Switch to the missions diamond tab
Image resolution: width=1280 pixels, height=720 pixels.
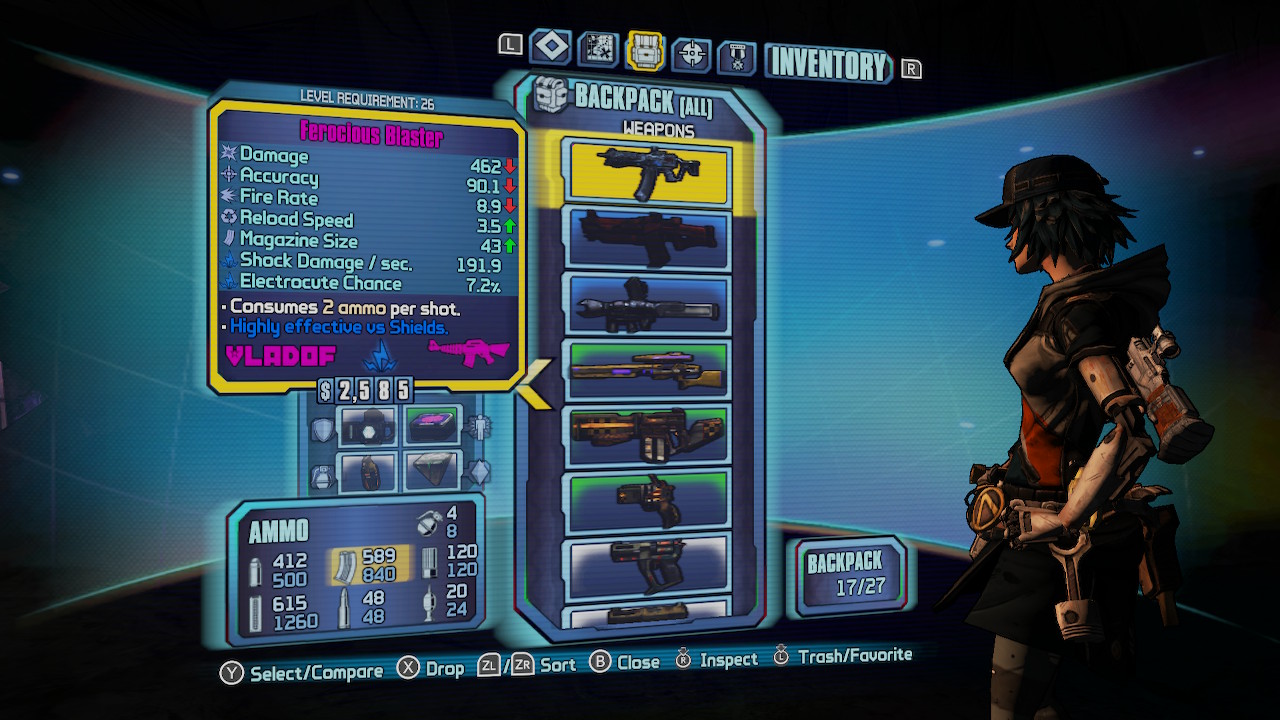click(551, 47)
